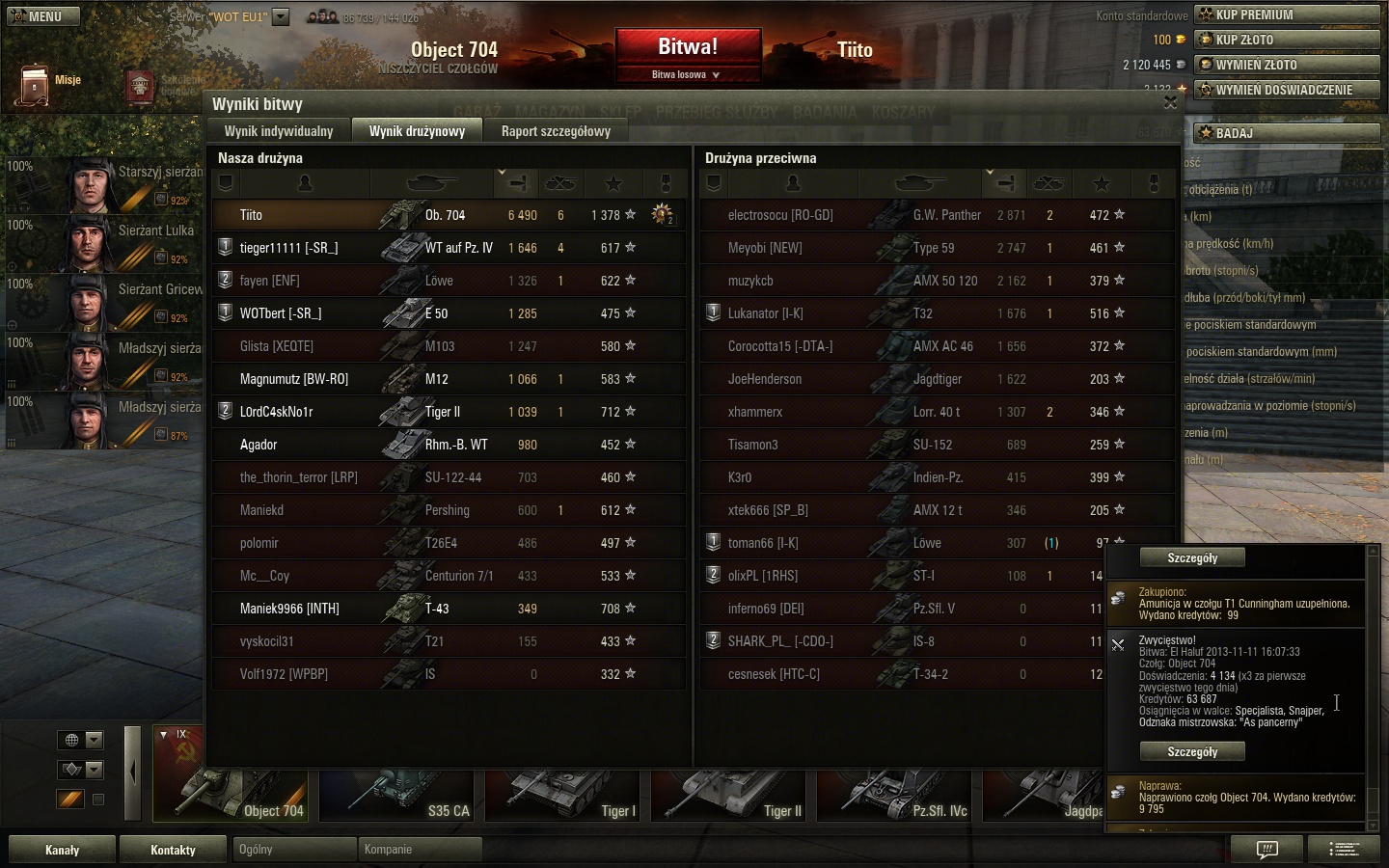Switch to Wynik indywidualny tab
1389x868 pixels.
(279, 131)
